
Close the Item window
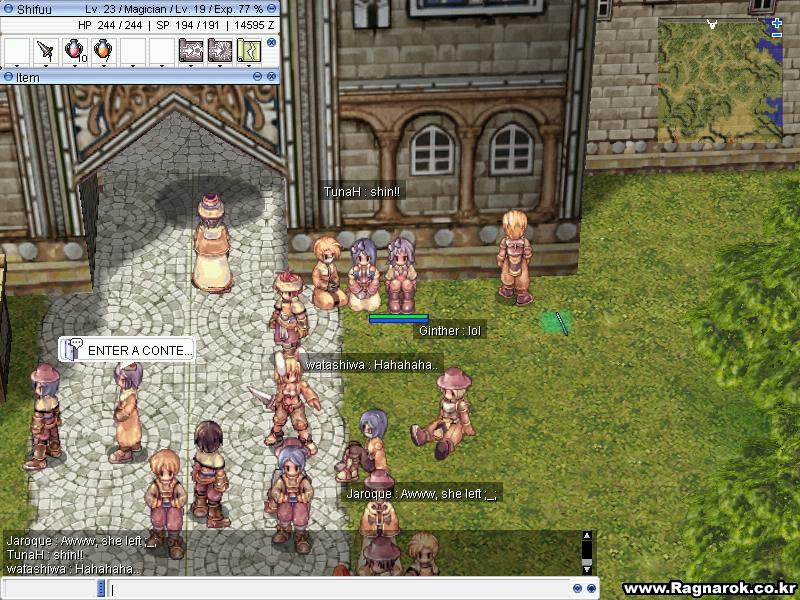tap(271, 76)
